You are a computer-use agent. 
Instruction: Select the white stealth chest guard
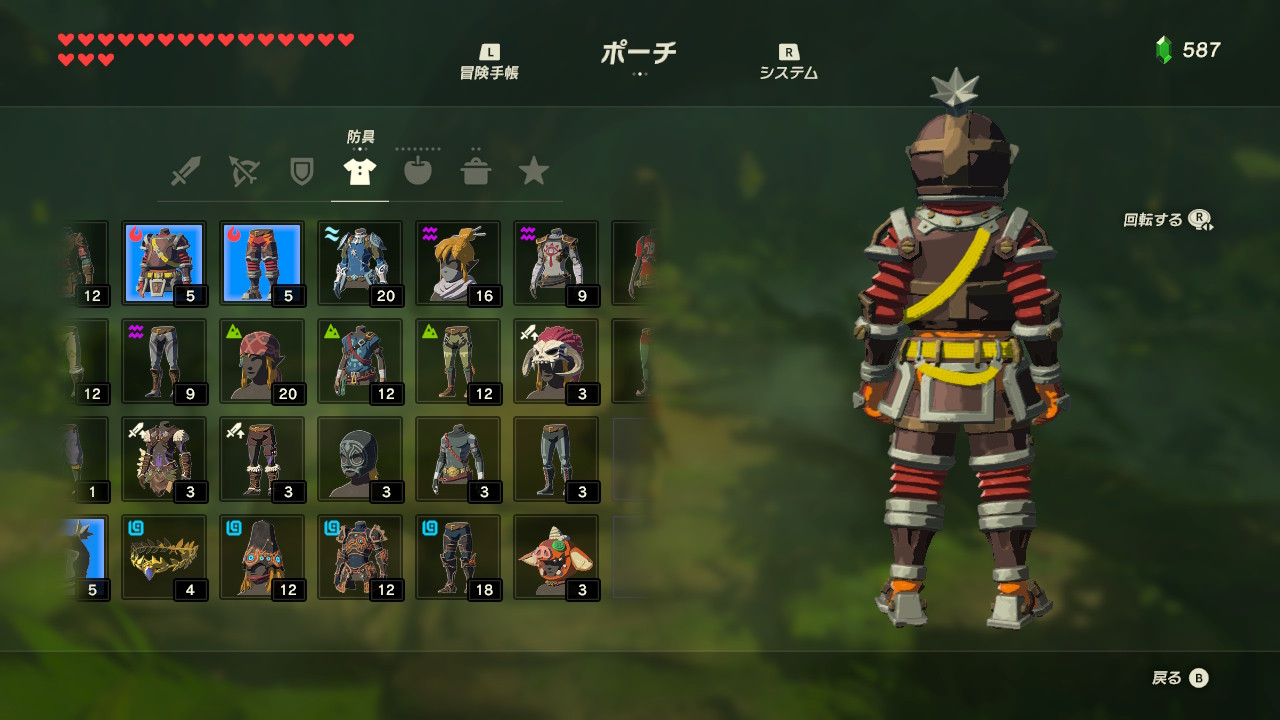tap(556, 263)
